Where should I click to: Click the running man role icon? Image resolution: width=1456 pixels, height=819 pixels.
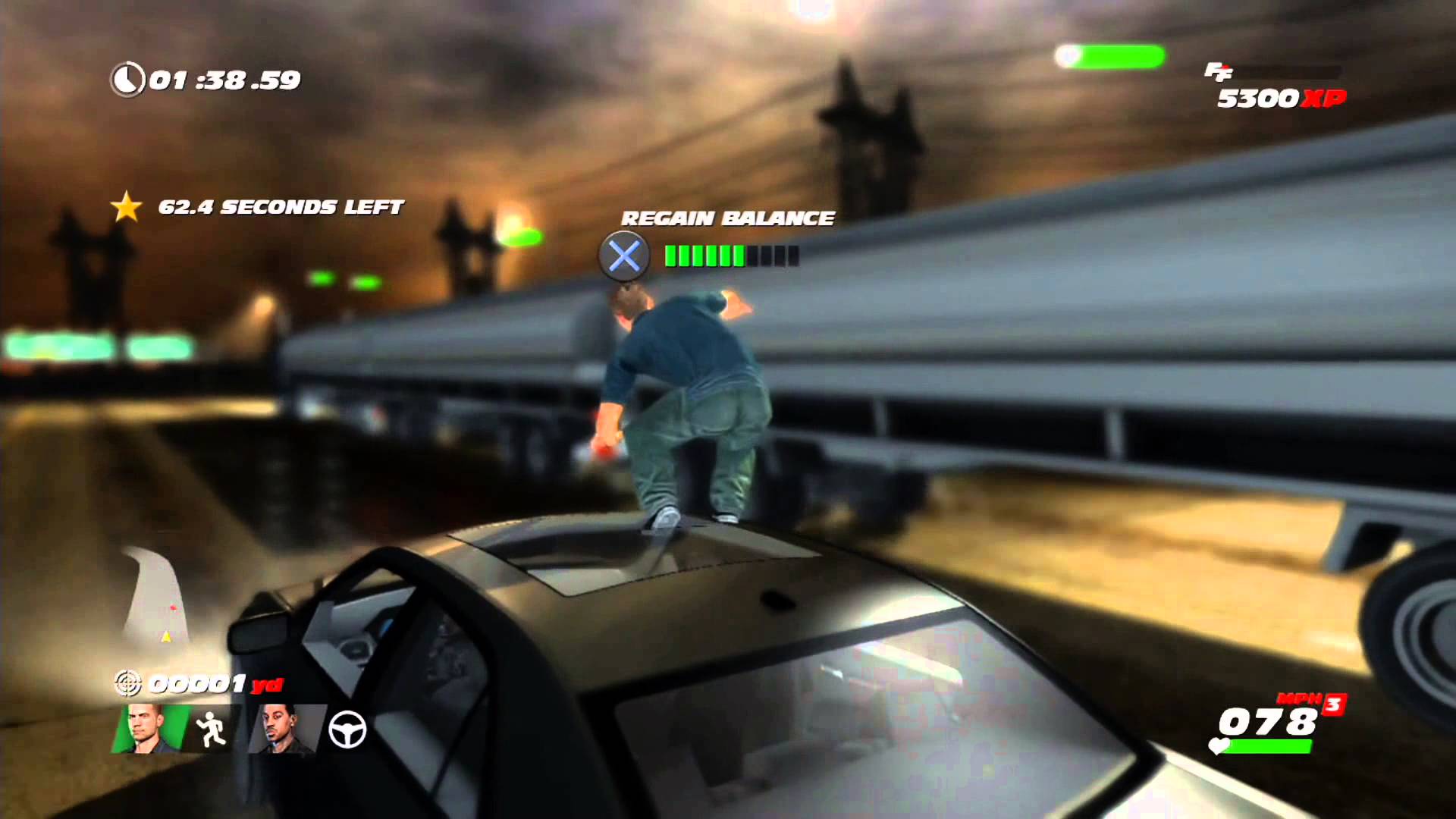tap(210, 730)
